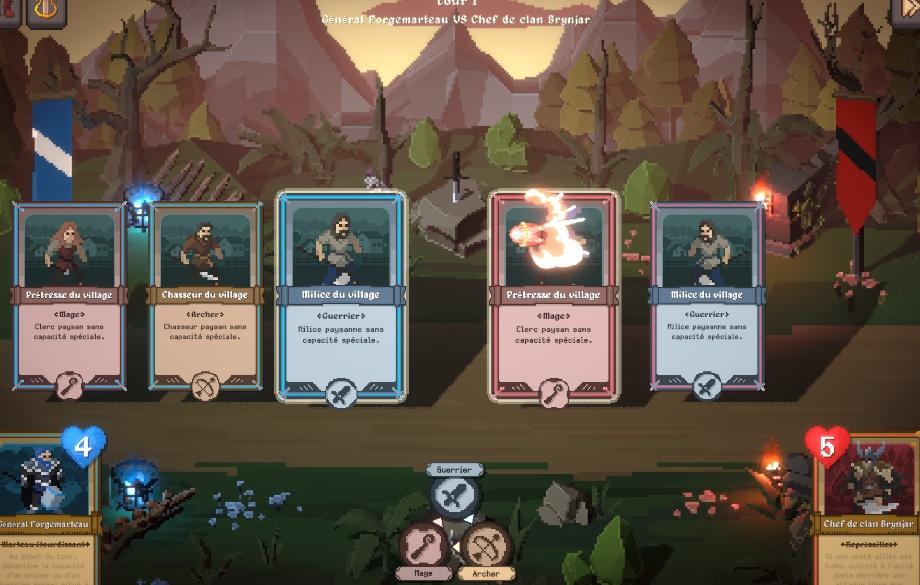920x585 pixels.
Task: Choose the Mage class icon
Action: pos(422,545)
